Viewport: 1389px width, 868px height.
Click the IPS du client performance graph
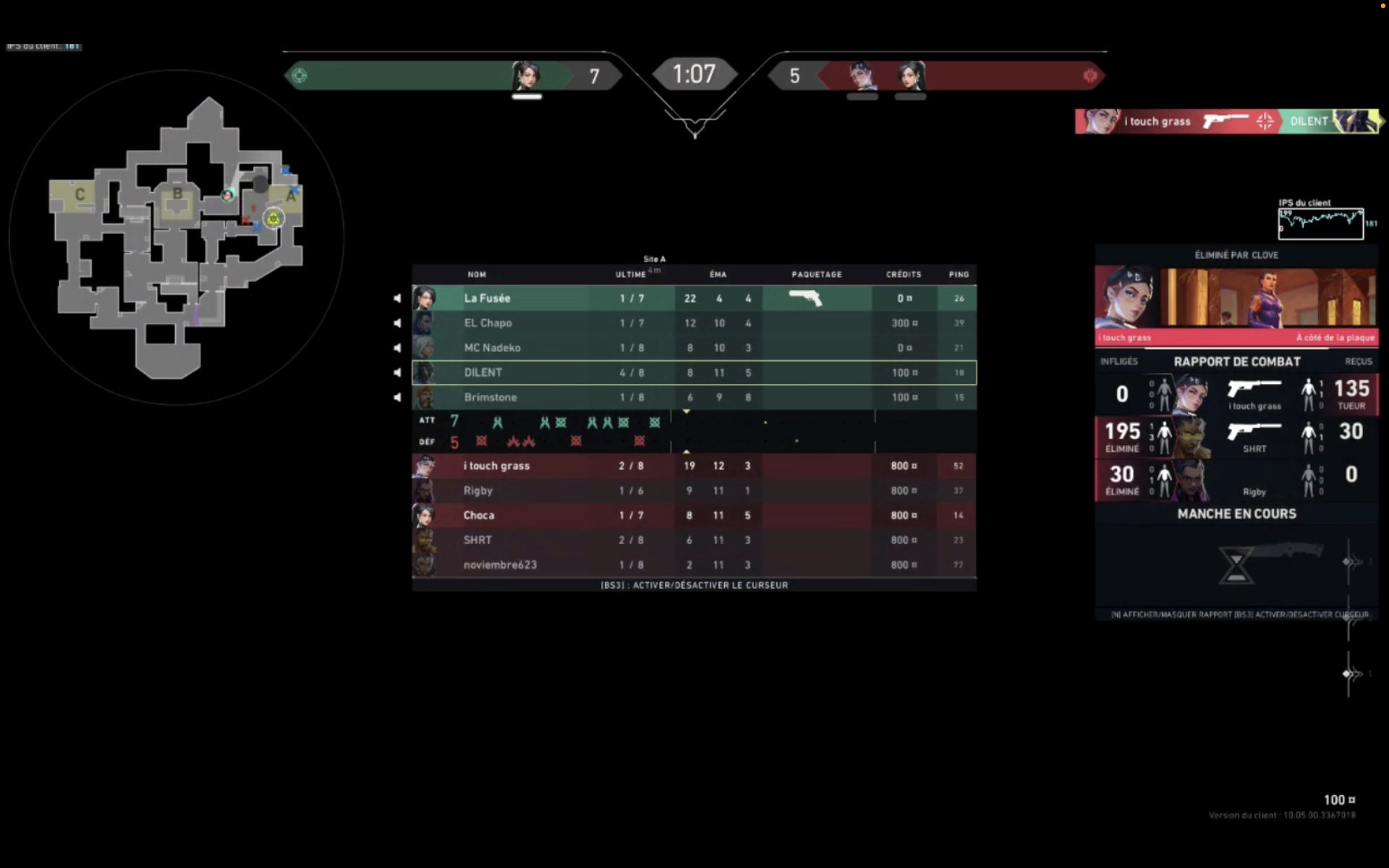tap(1322, 222)
